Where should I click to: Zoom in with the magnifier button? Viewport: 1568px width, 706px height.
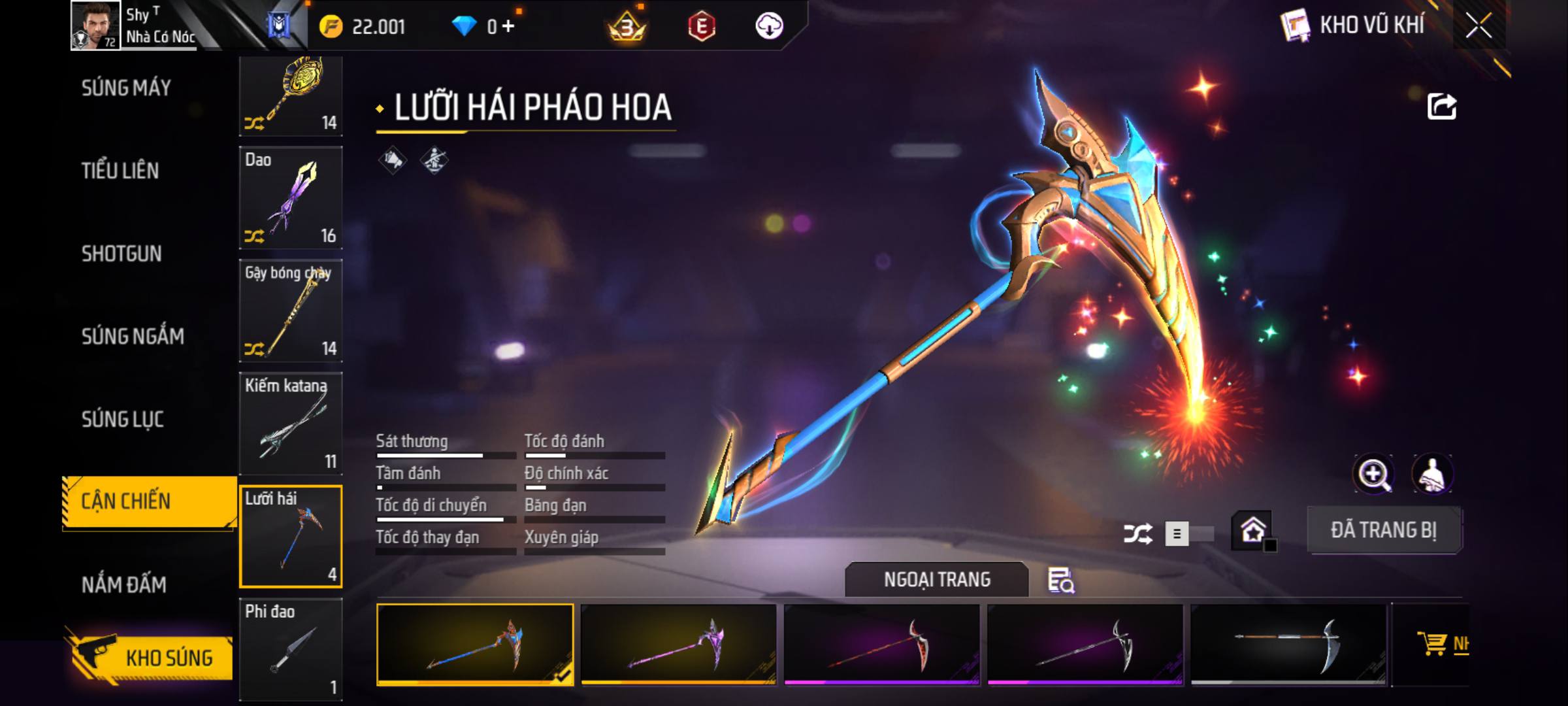1374,474
